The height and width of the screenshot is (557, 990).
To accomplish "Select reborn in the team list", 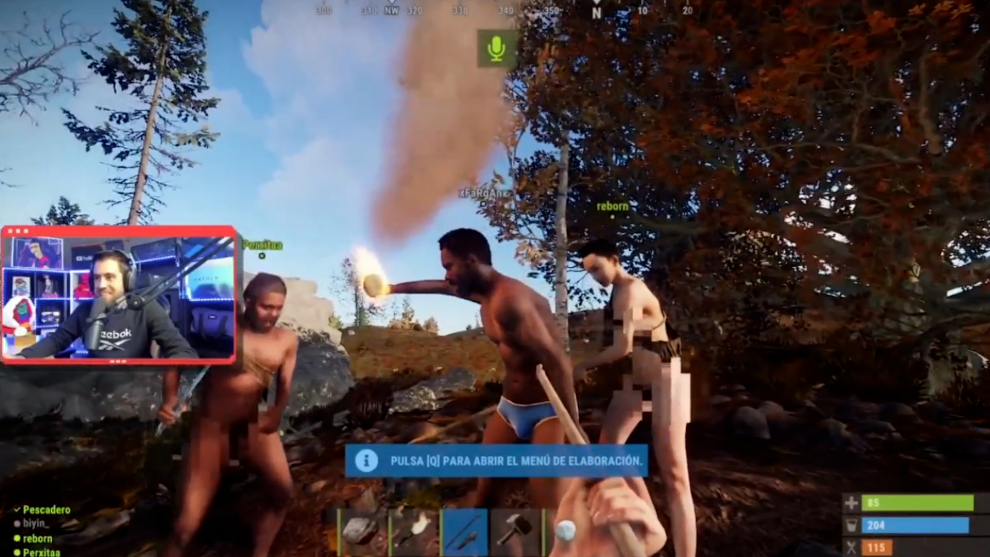I will [38, 538].
